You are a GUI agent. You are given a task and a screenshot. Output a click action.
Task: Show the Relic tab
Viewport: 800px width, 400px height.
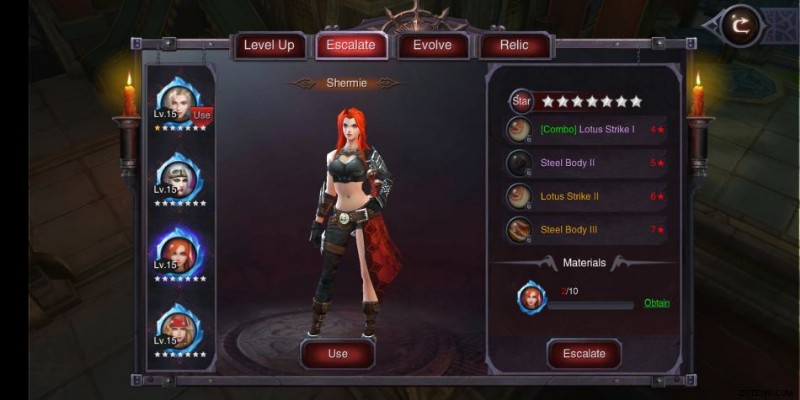point(515,45)
